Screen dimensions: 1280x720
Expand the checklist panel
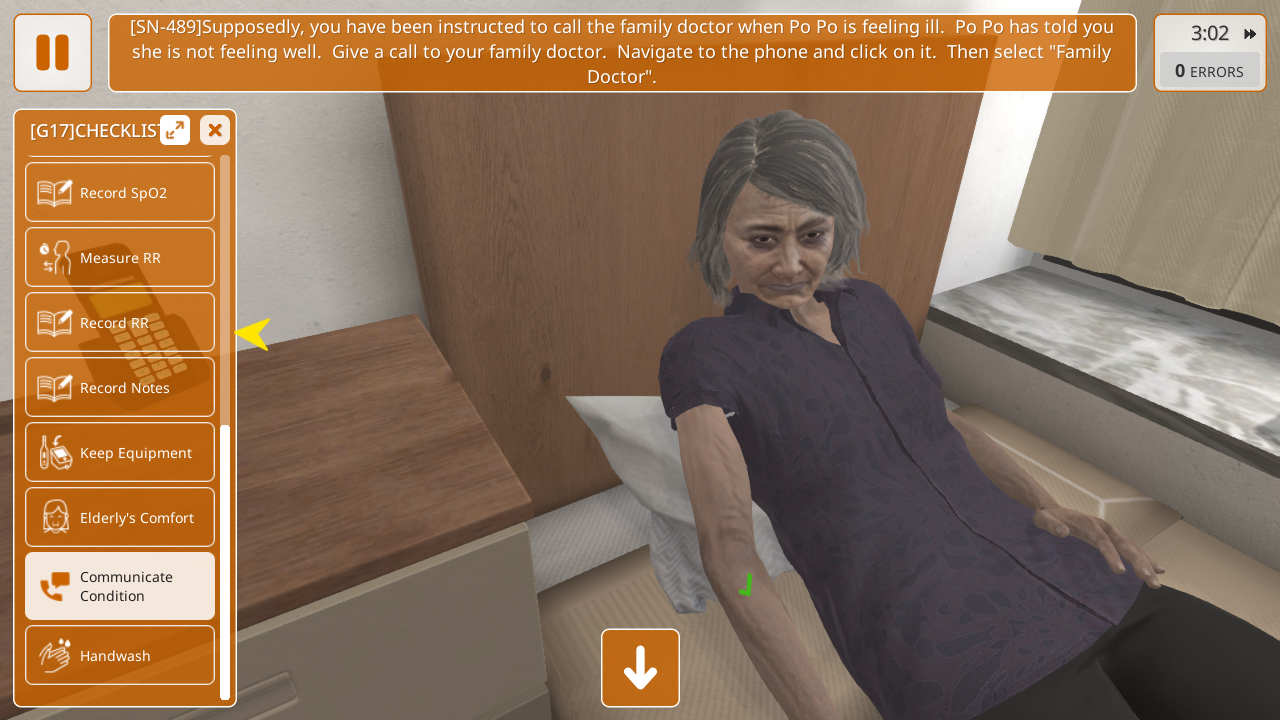point(175,130)
